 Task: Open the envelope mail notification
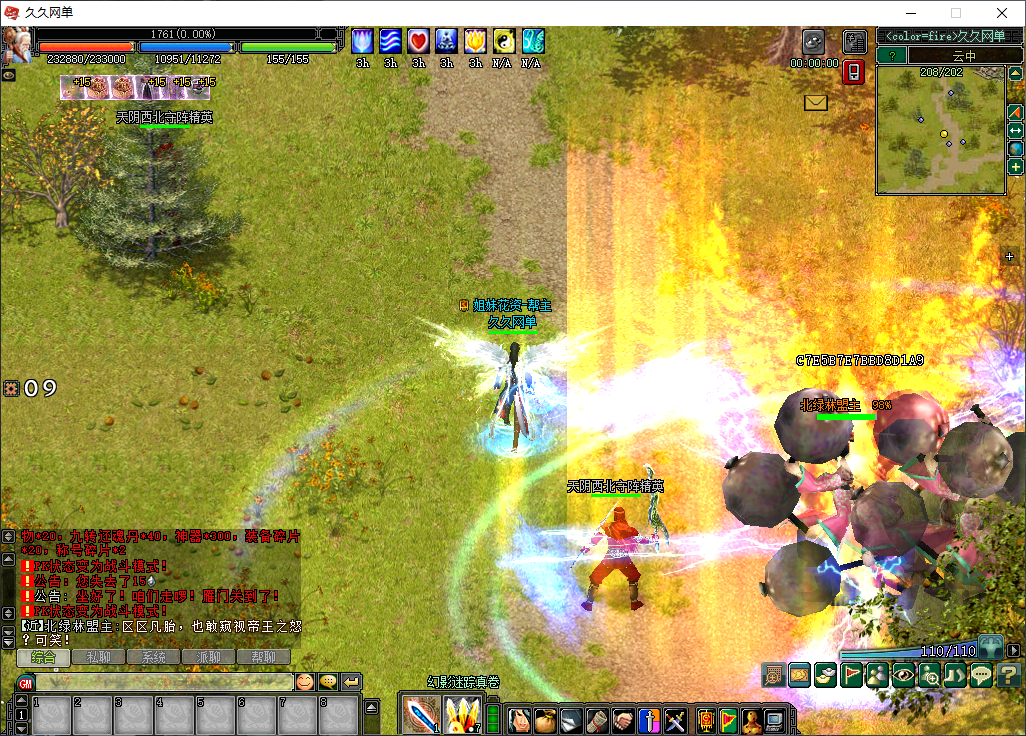point(816,102)
